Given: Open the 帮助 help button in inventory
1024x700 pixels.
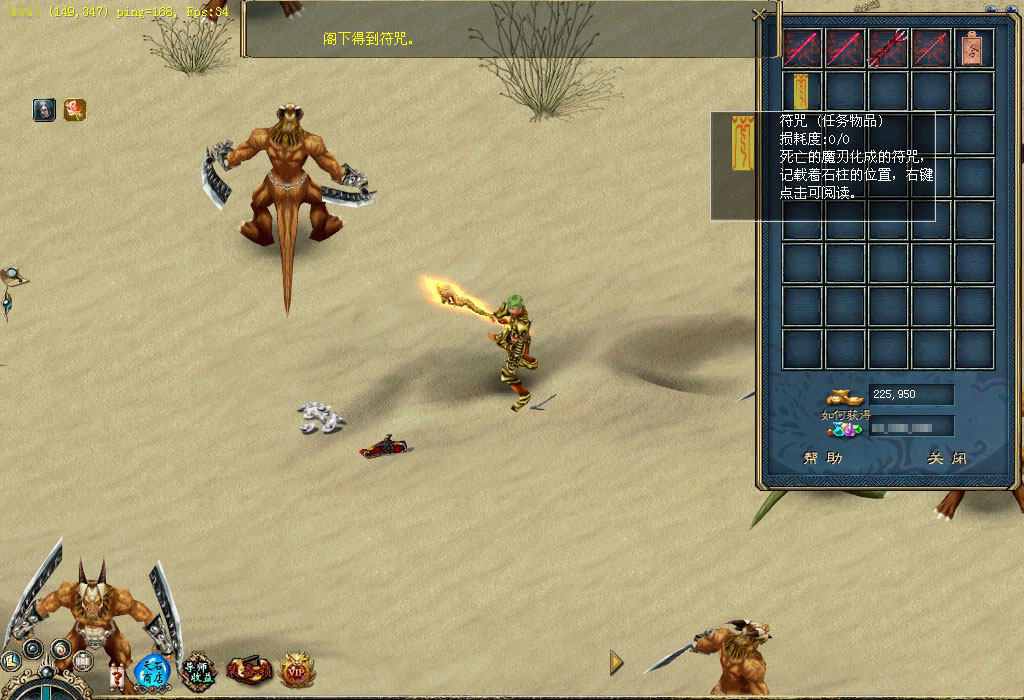Looking at the screenshot, I should coord(822,458).
